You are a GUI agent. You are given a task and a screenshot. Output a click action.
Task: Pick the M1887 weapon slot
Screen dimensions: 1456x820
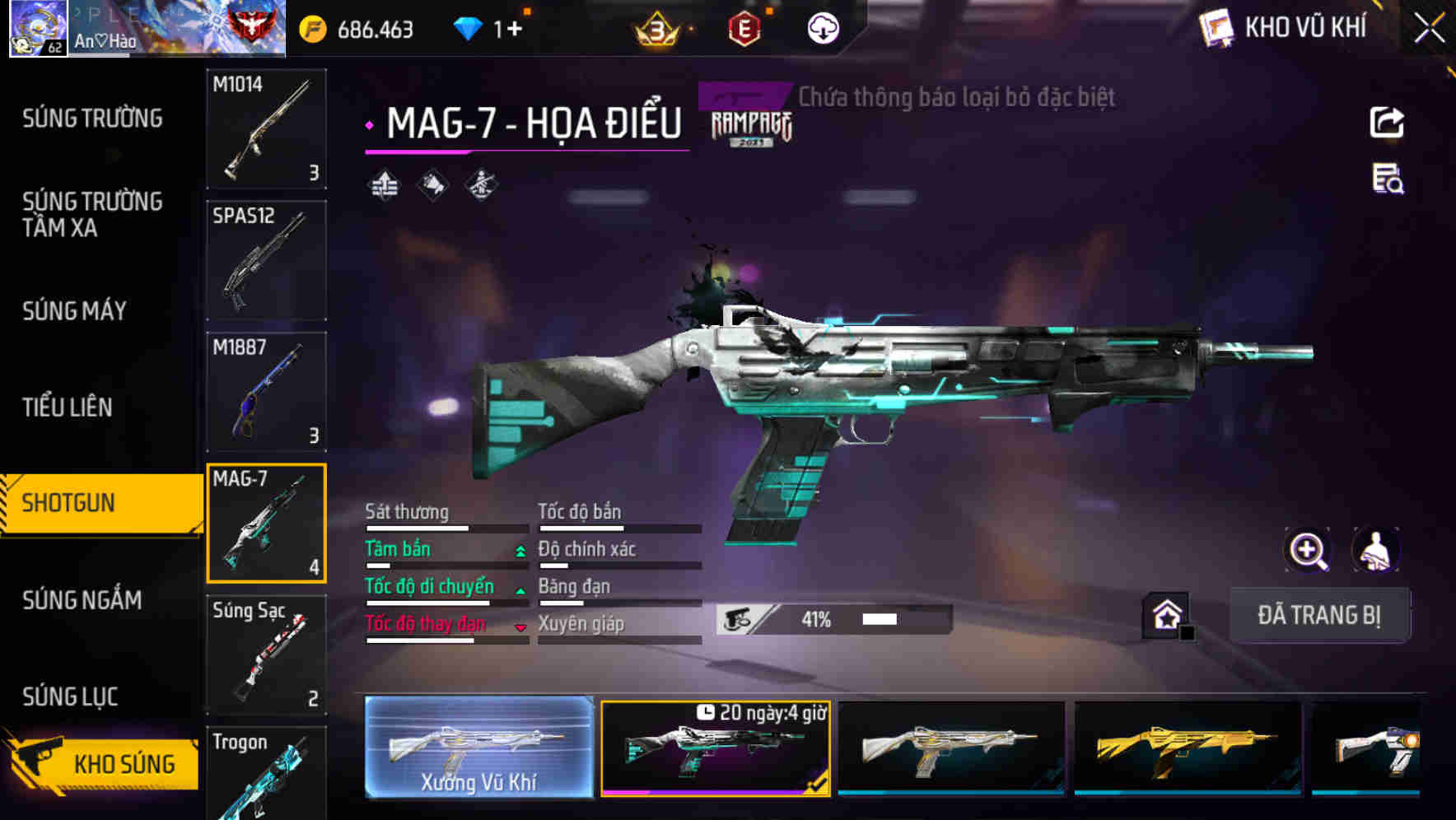pos(266,392)
